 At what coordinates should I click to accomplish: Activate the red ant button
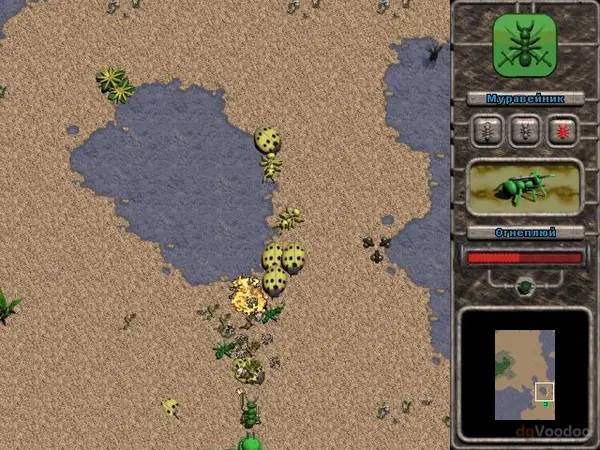point(561,131)
